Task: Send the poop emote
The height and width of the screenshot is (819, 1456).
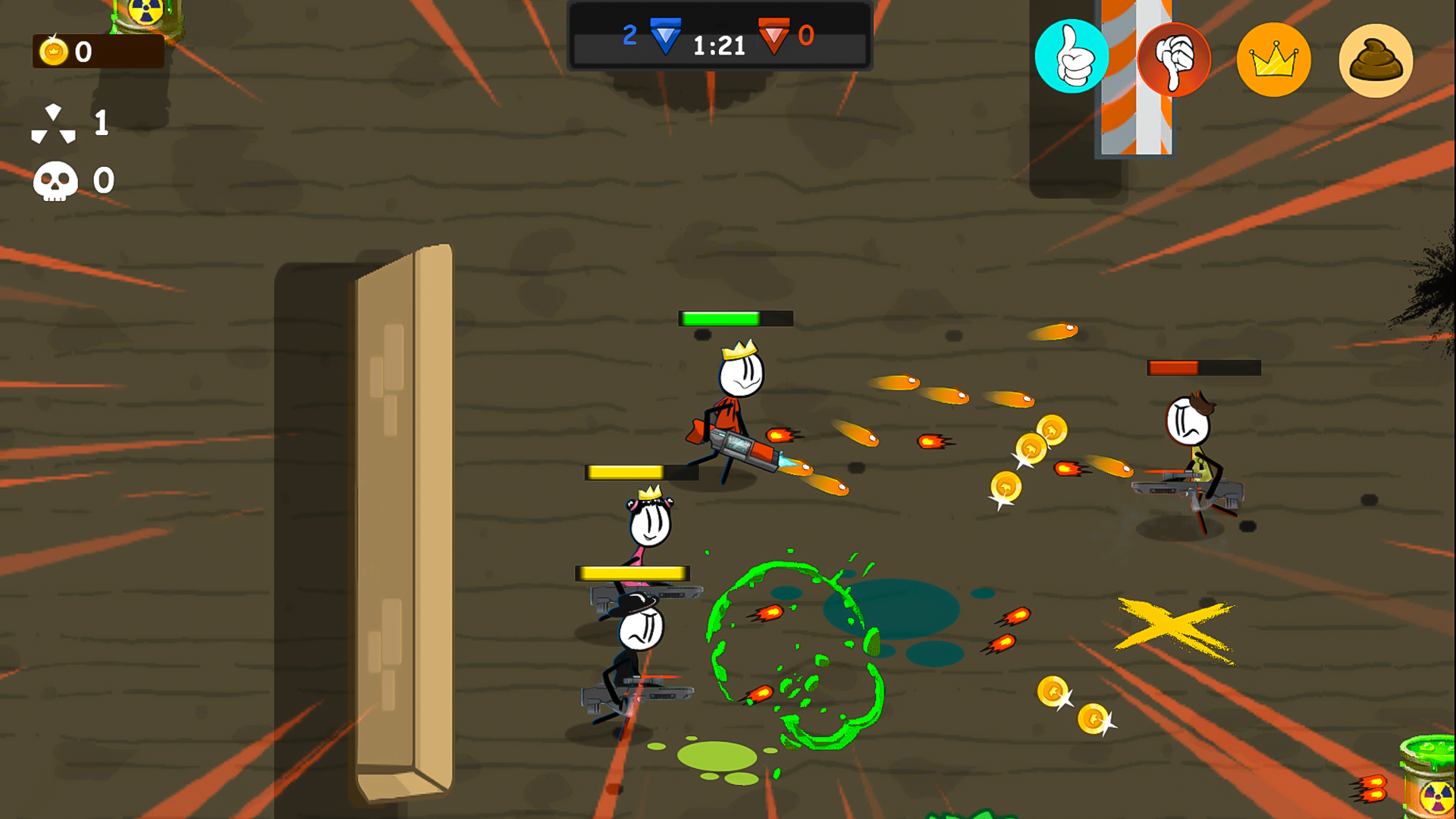Action: [x=1375, y=61]
